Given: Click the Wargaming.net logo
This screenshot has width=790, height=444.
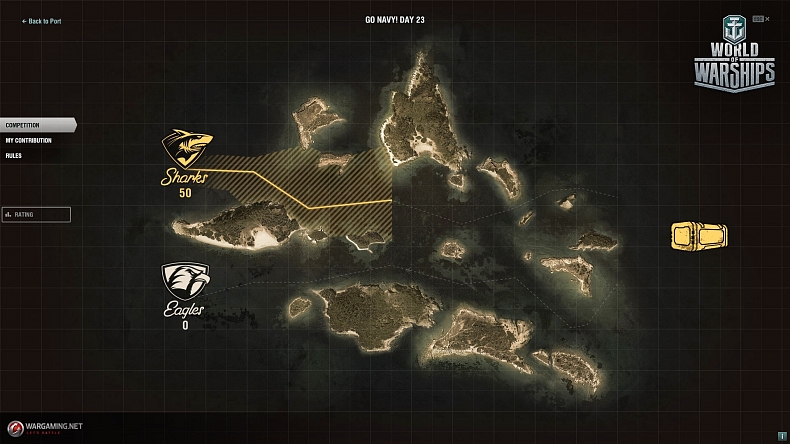Looking at the screenshot, I should (x=43, y=427).
